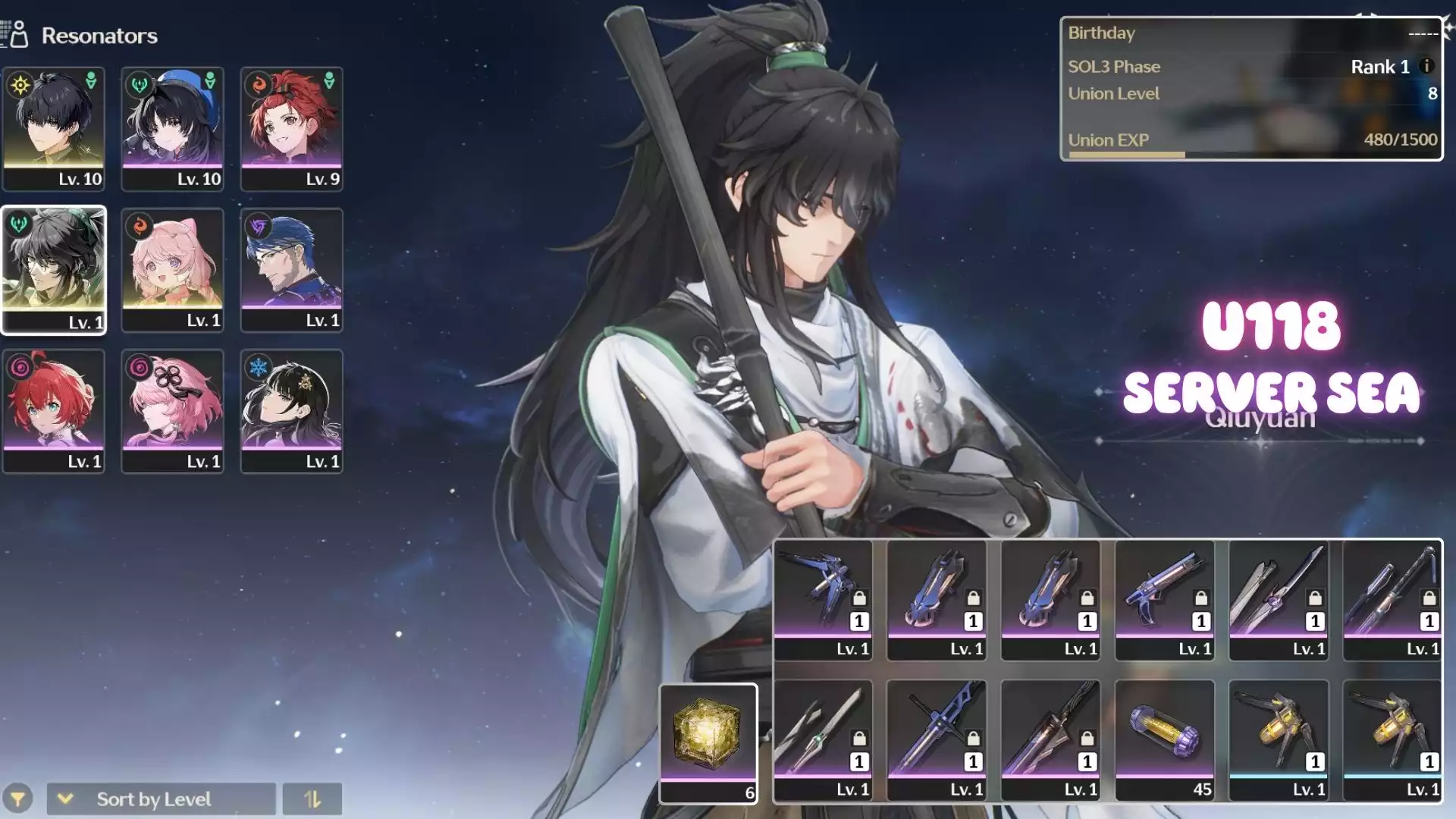Pick the pink-haired girl with black hairpin
Viewport: 1456px width, 819px height.
172,411
